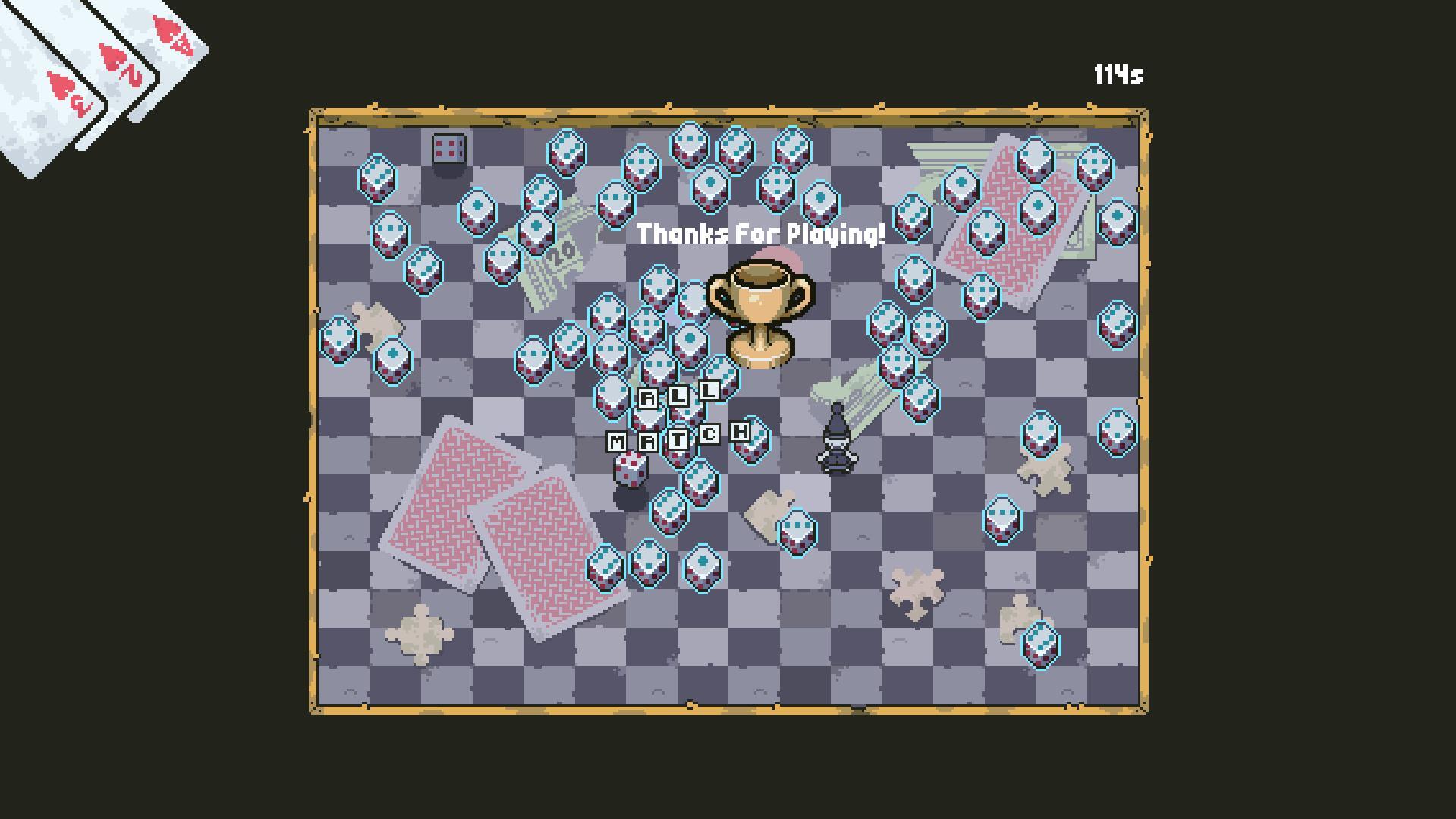
Task: Click the red-spotted die in the top-left board corner
Action: [x=447, y=147]
